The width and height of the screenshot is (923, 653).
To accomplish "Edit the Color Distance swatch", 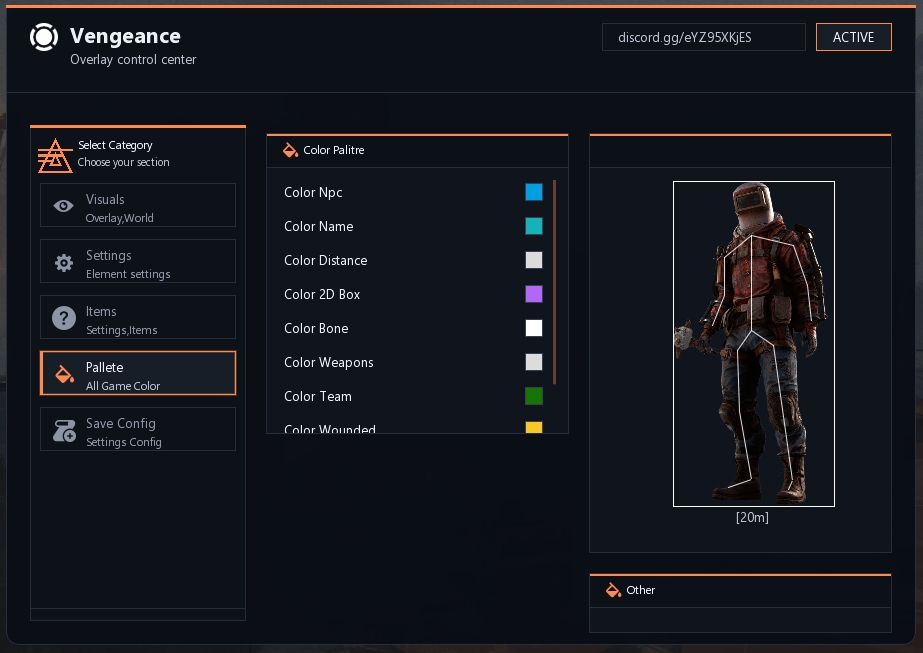I will tap(534, 260).
